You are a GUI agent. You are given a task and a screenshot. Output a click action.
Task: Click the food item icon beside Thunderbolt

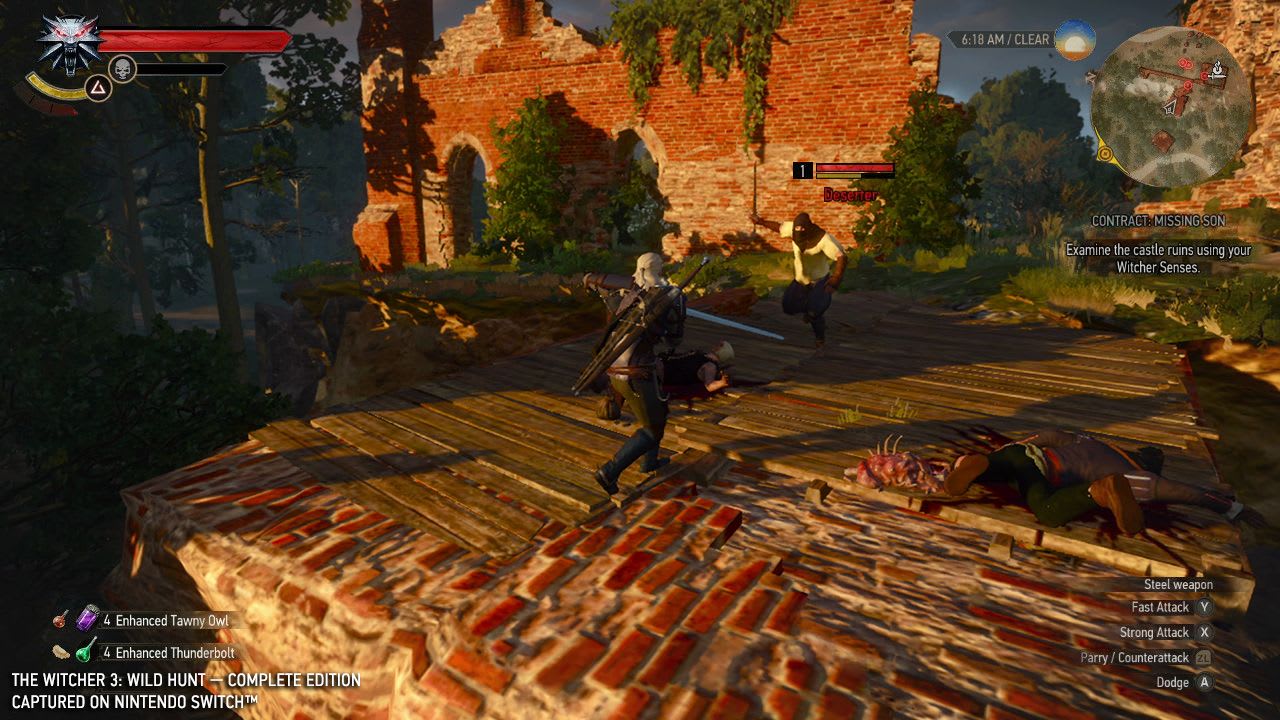[x=61, y=651]
